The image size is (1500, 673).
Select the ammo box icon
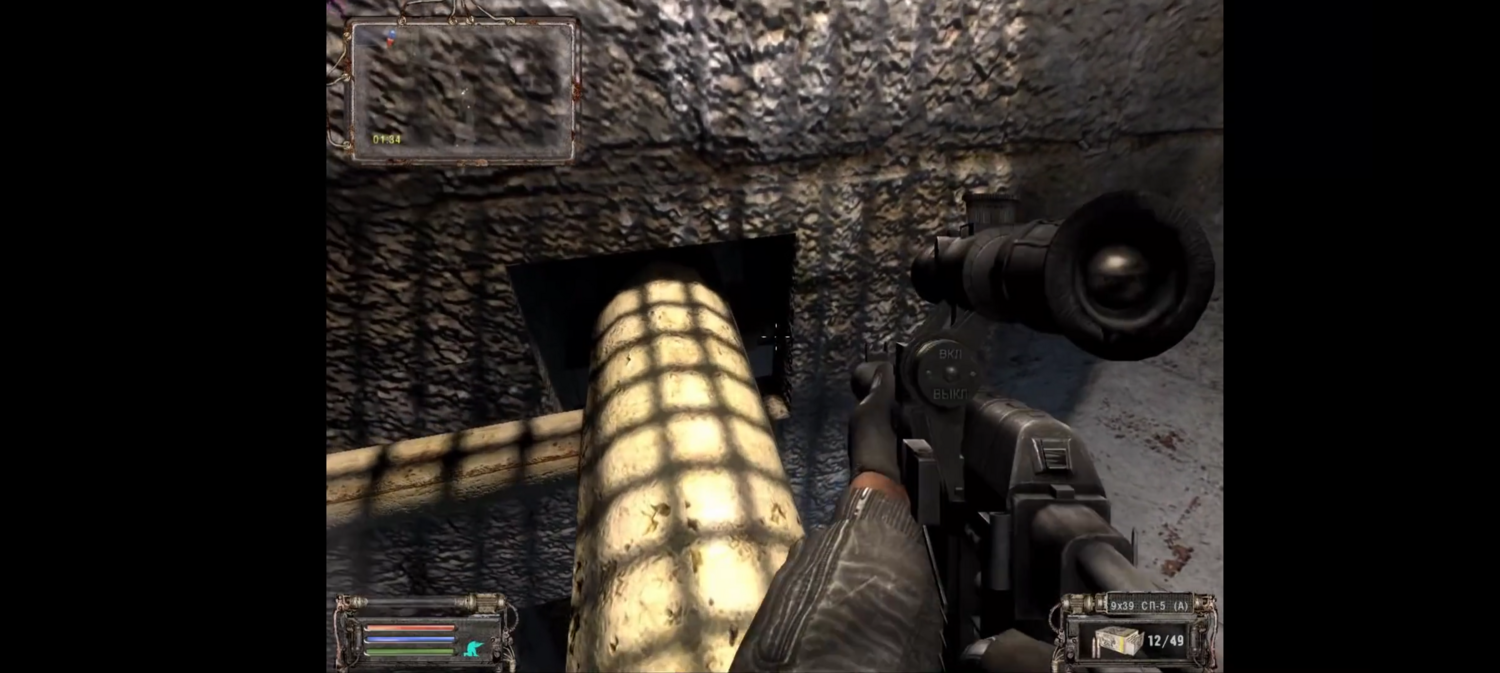pos(1118,640)
